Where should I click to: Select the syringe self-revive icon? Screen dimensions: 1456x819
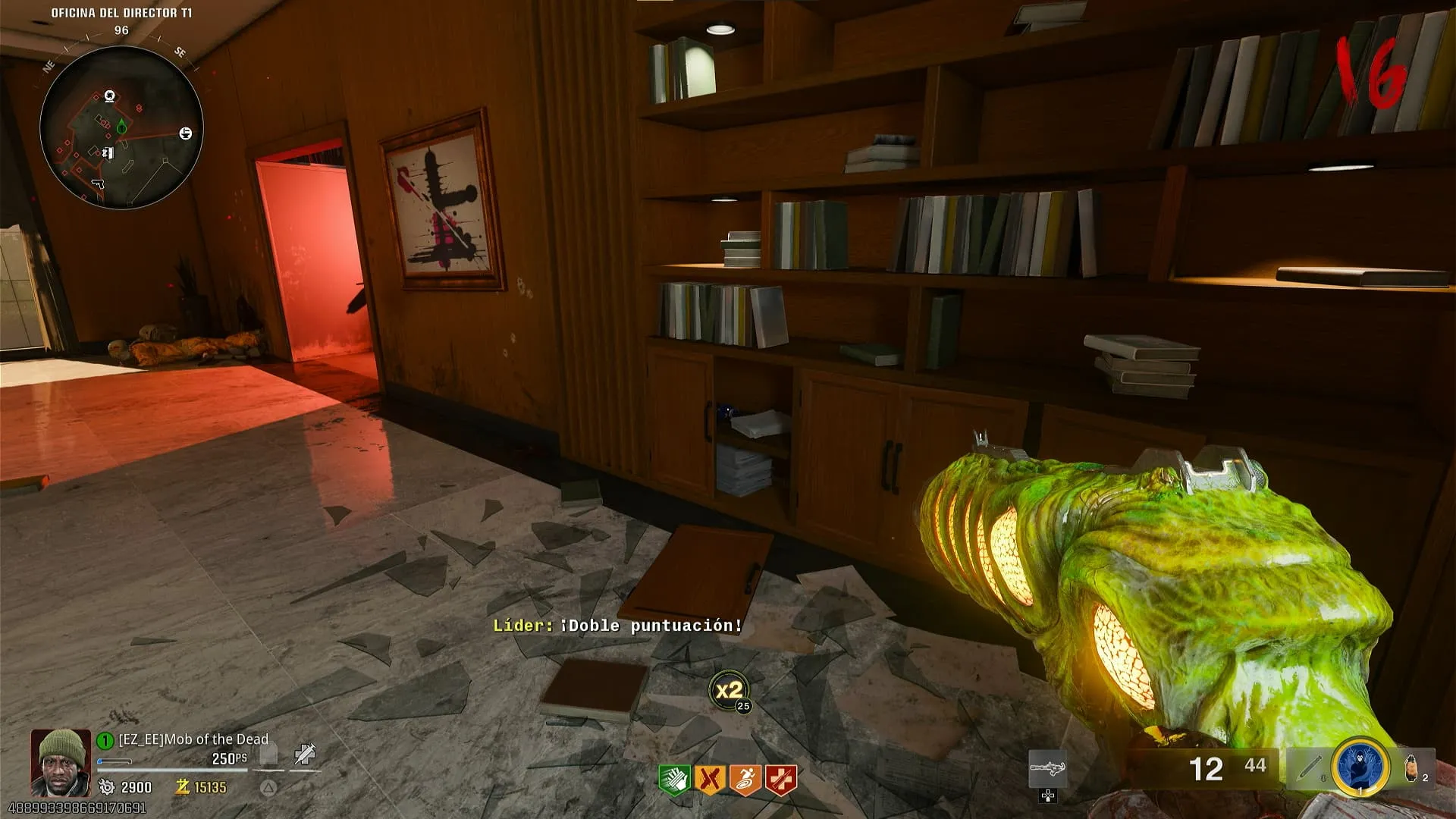pyautogui.click(x=305, y=754)
